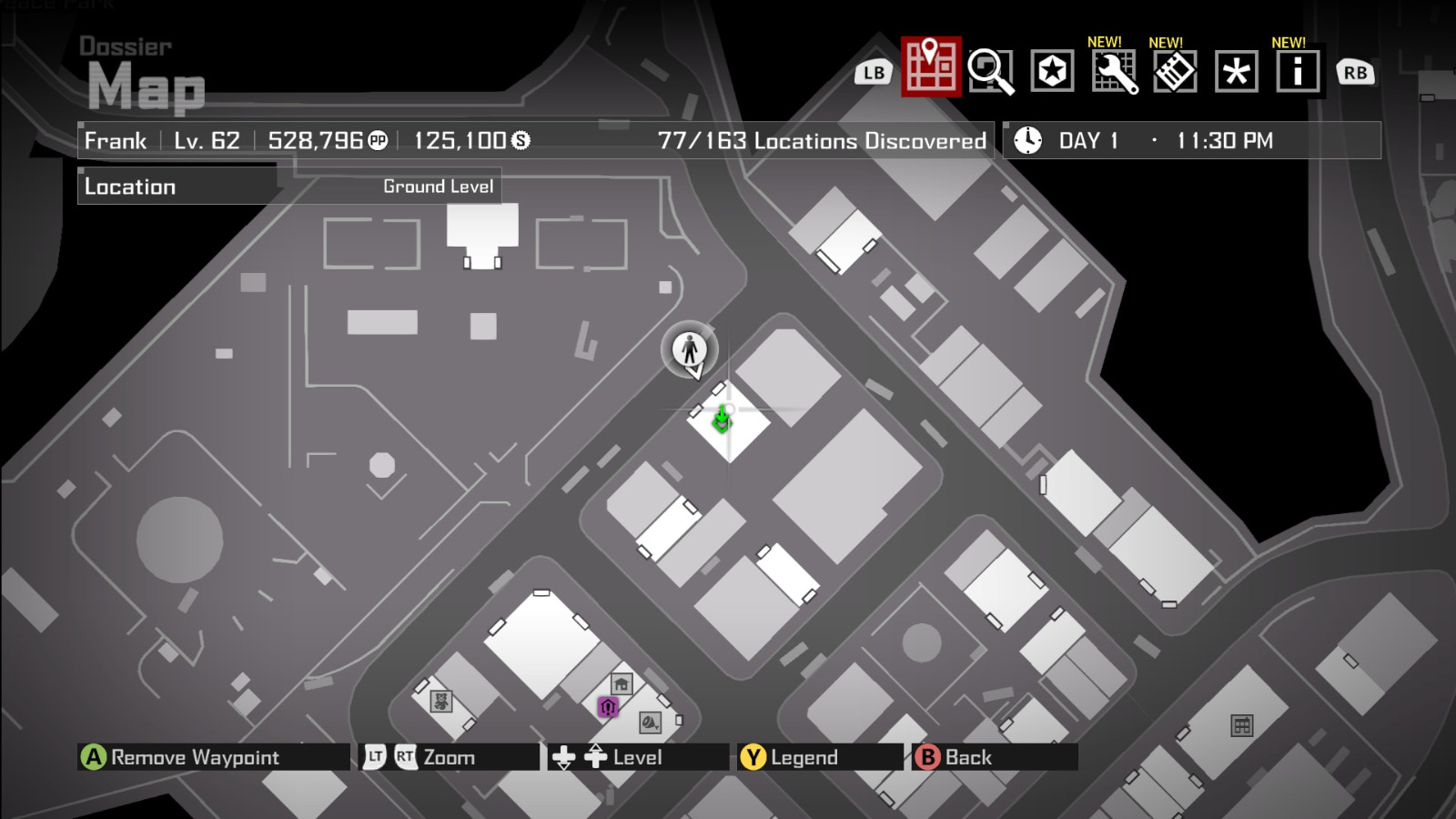Click the clock icon beside DAY 1
This screenshot has height=819, width=1456.
[1027, 139]
